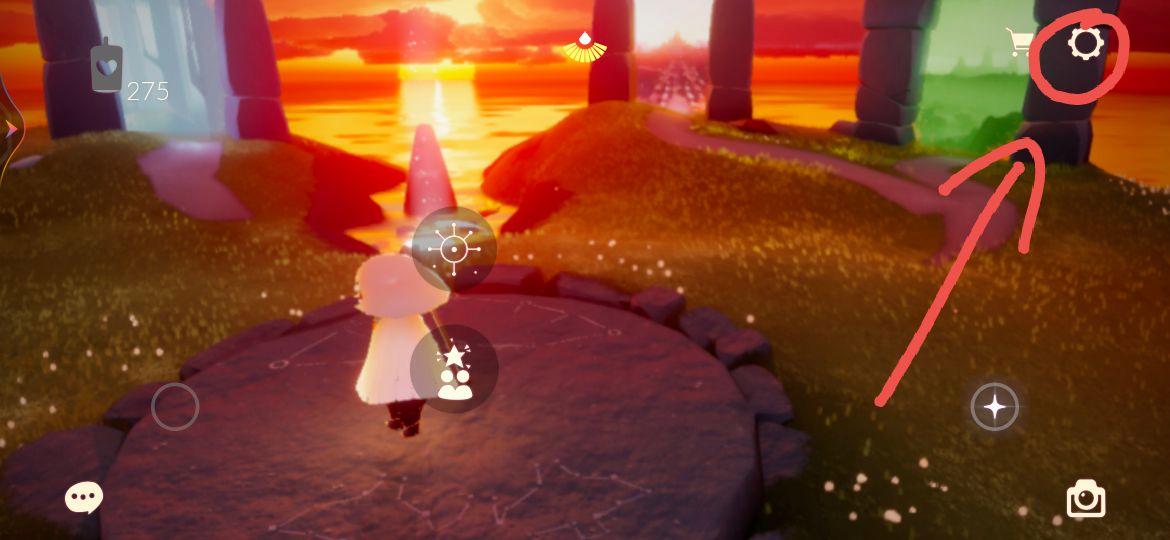Open the shopping cart store
Viewport: 1170px width, 540px height.
pyautogui.click(x=1020, y=42)
